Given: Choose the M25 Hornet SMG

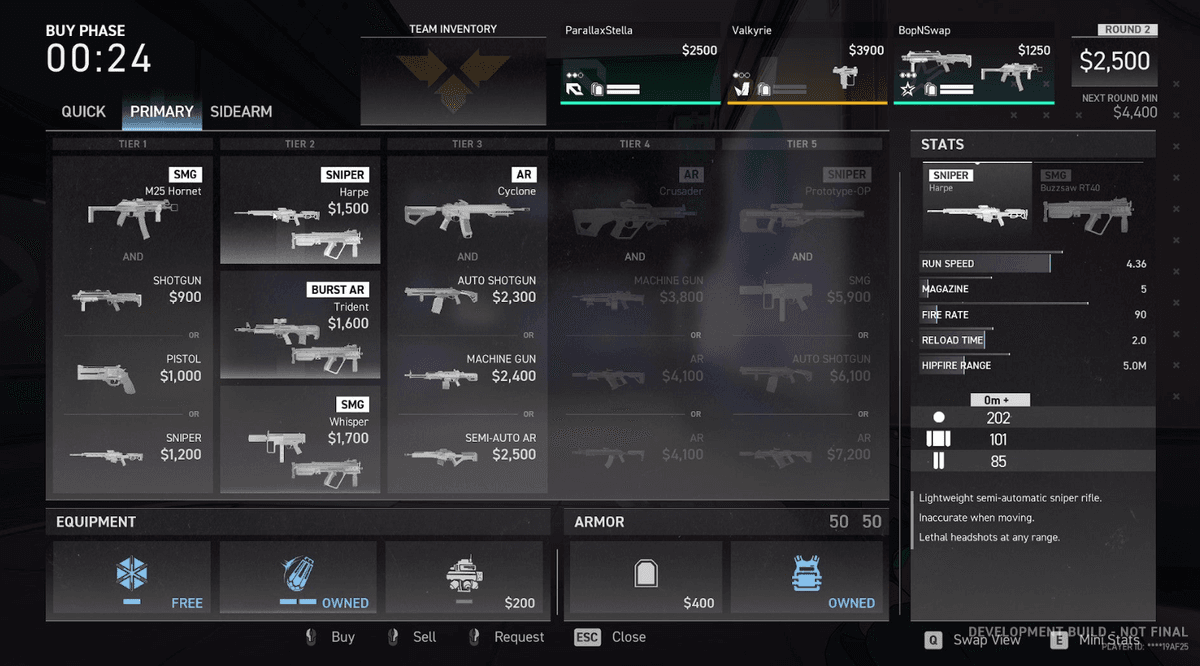Looking at the screenshot, I should pos(132,205).
